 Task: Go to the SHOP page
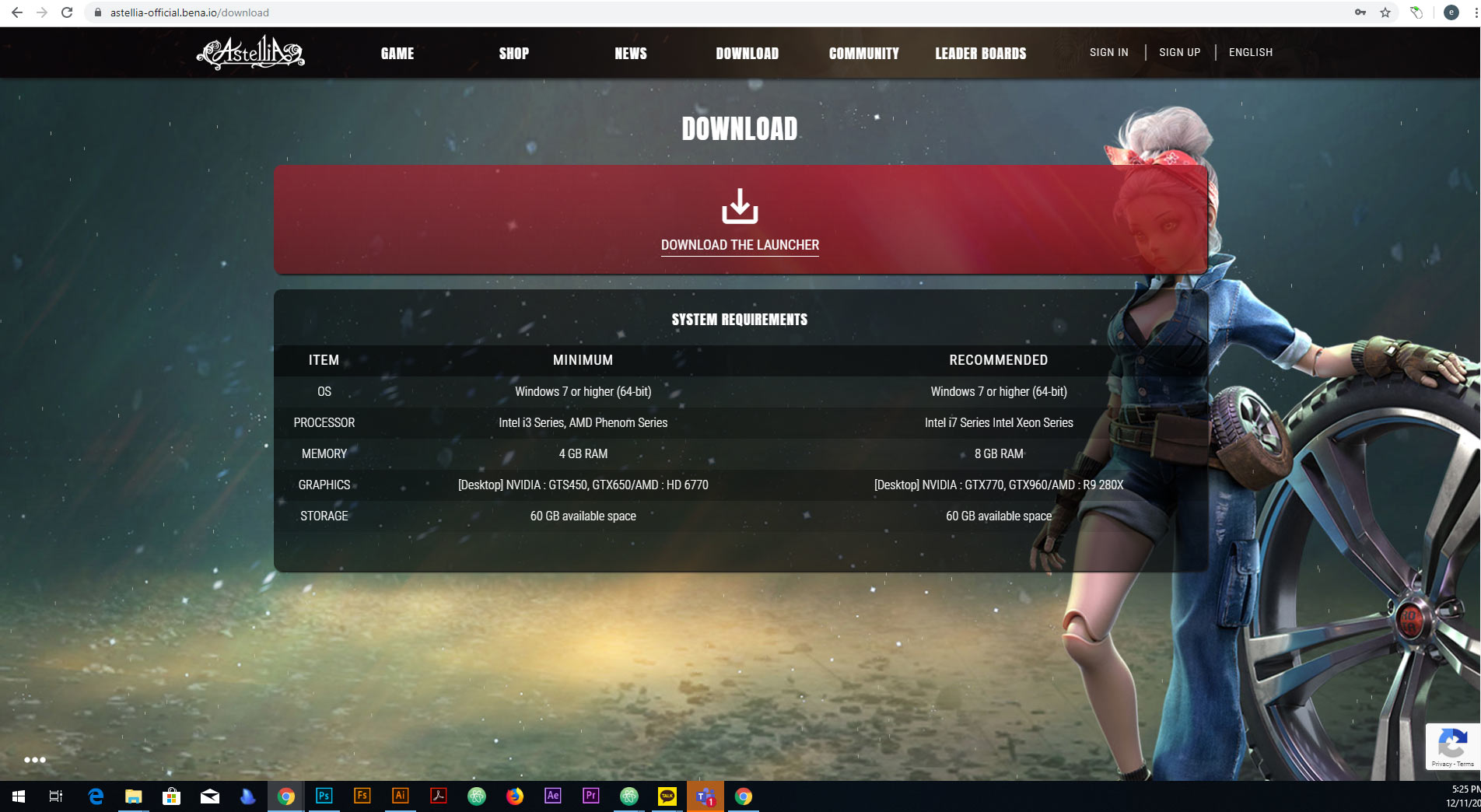coord(513,54)
